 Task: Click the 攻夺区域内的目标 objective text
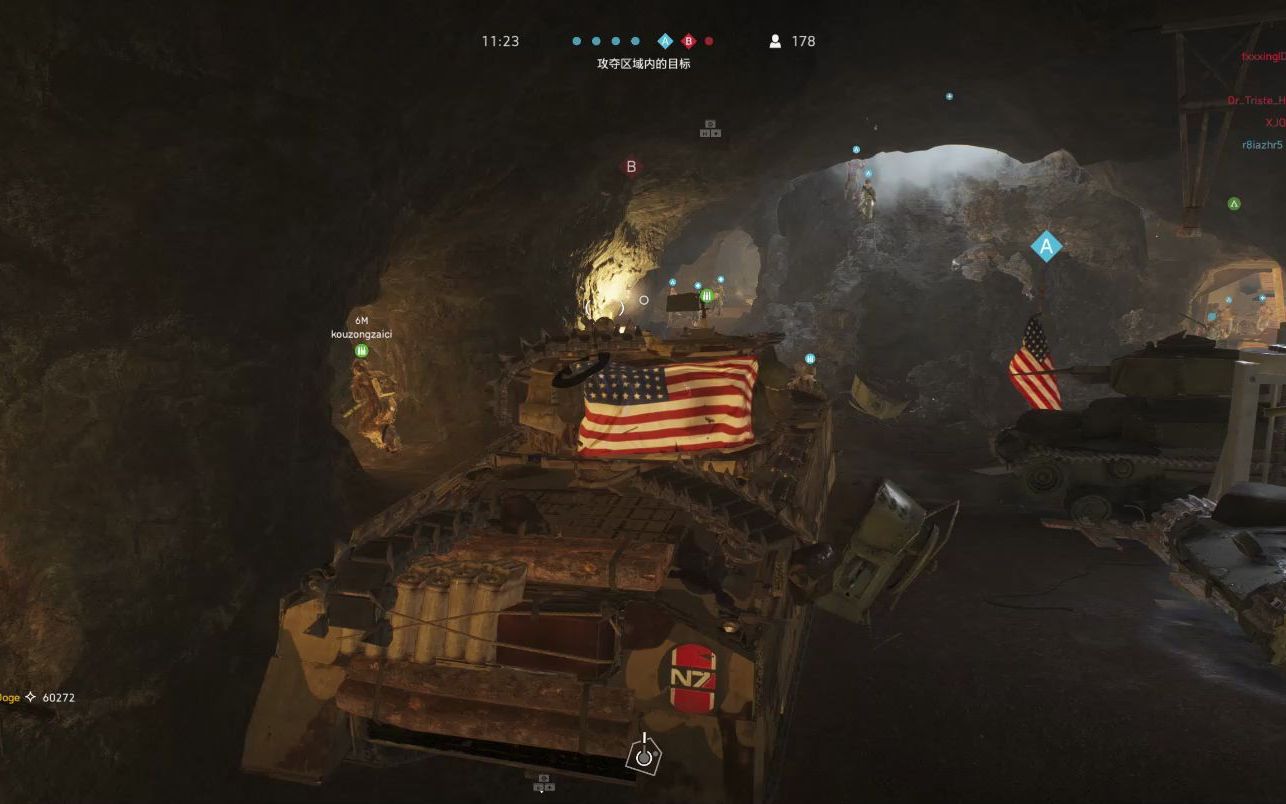pyautogui.click(x=643, y=64)
